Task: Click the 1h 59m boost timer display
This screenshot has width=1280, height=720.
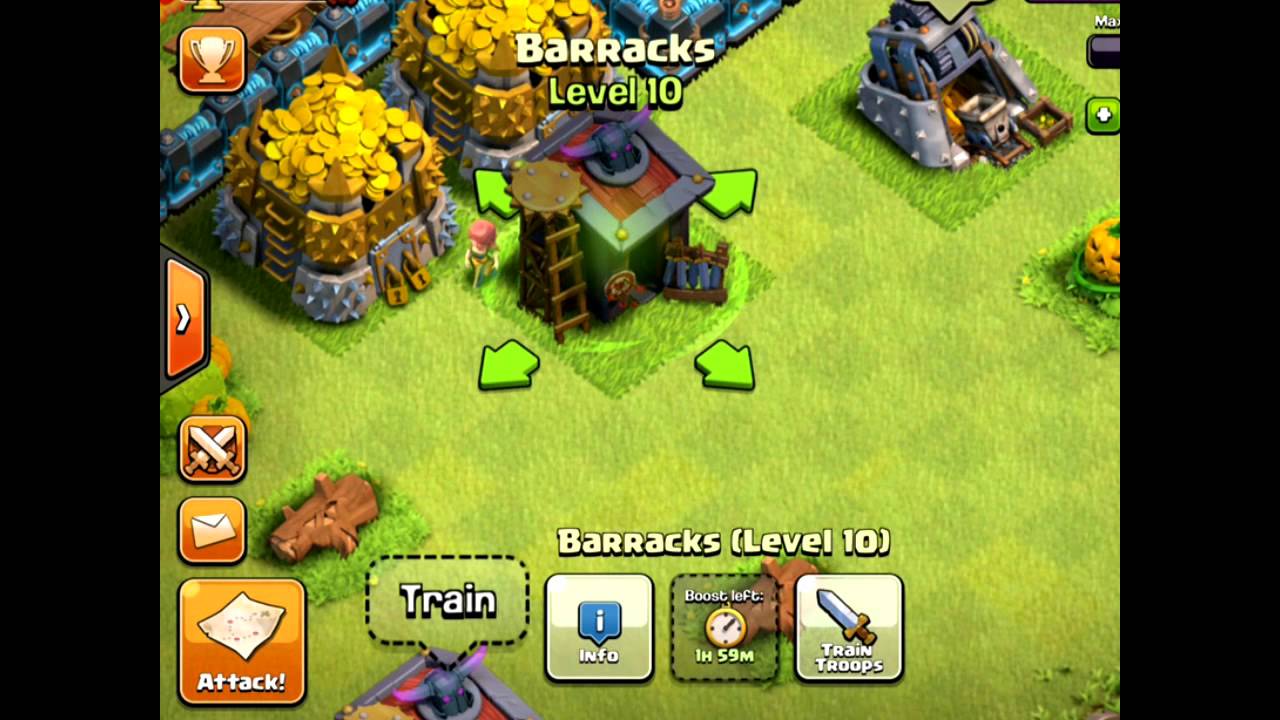Action: [723, 655]
